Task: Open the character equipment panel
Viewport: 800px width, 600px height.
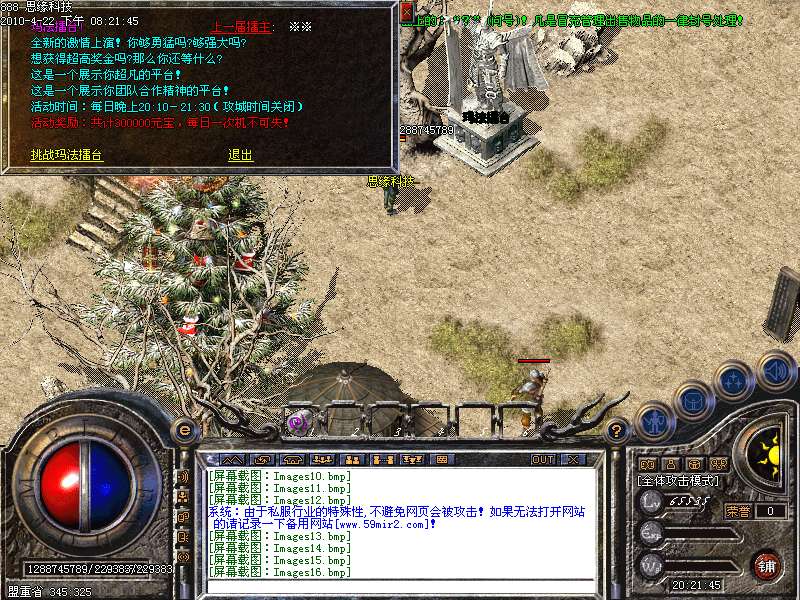Action: [x=652, y=420]
